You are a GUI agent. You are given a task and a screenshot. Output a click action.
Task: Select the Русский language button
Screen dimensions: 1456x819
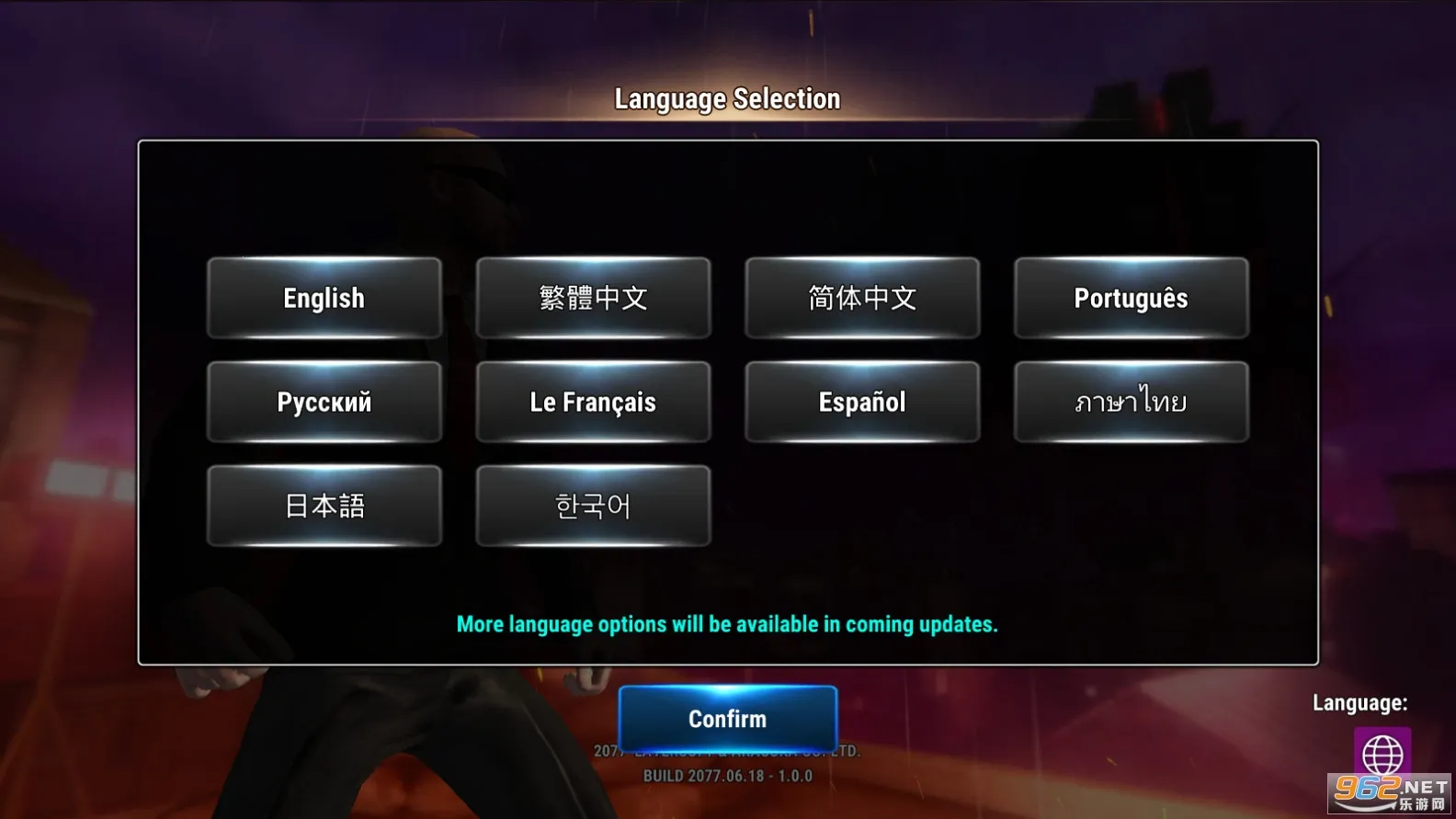click(x=324, y=402)
